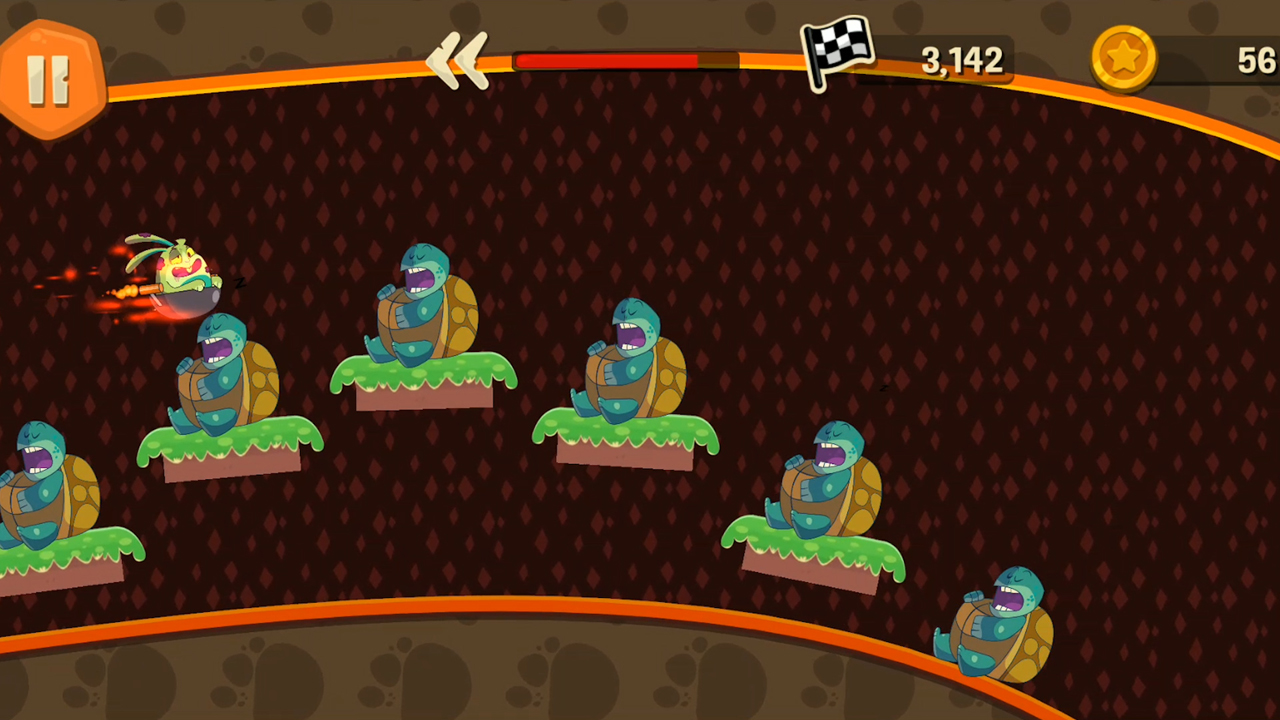Screen dimensions: 1280x720
Task: Select the gold star coin icon
Action: coord(1122,58)
